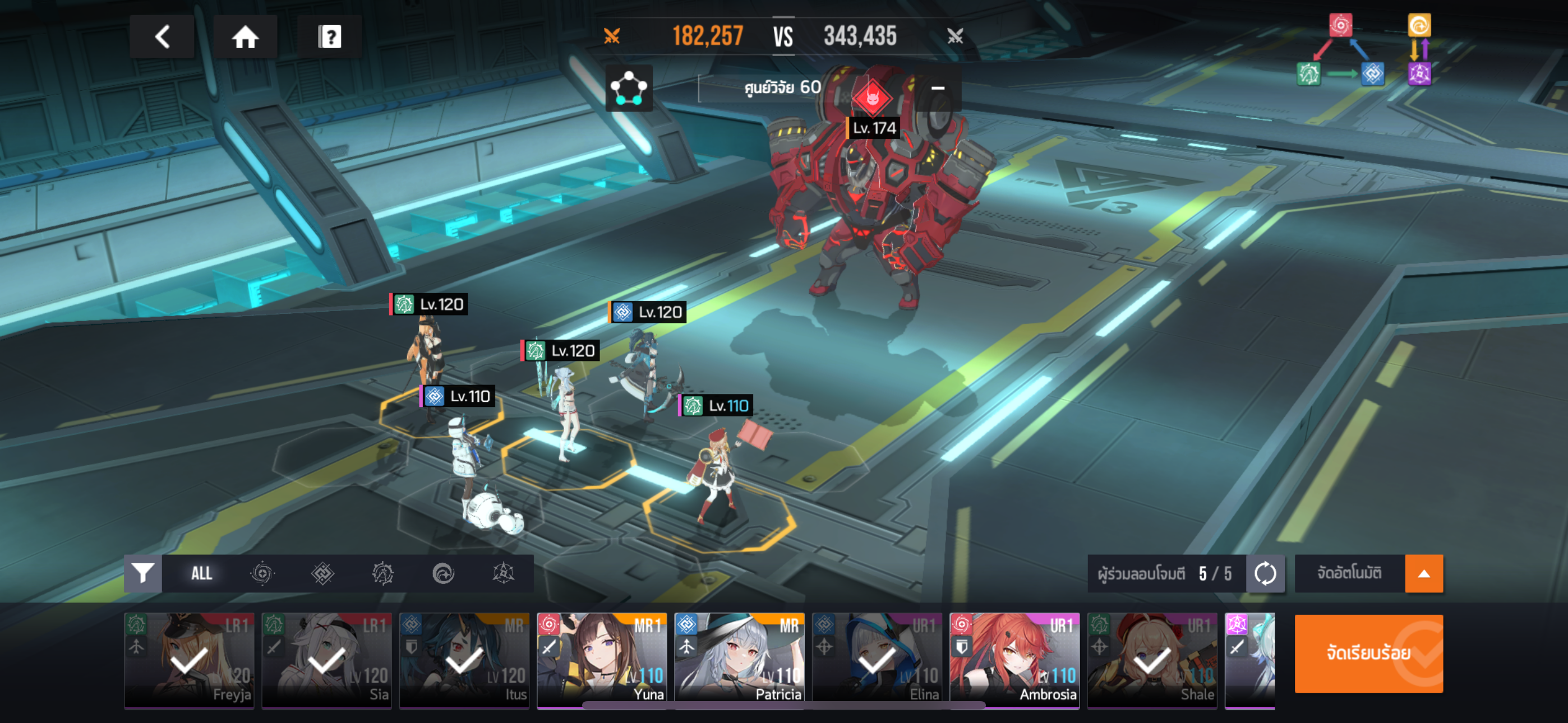
Task: Filter by the diamond element icon
Action: coord(322,573)
